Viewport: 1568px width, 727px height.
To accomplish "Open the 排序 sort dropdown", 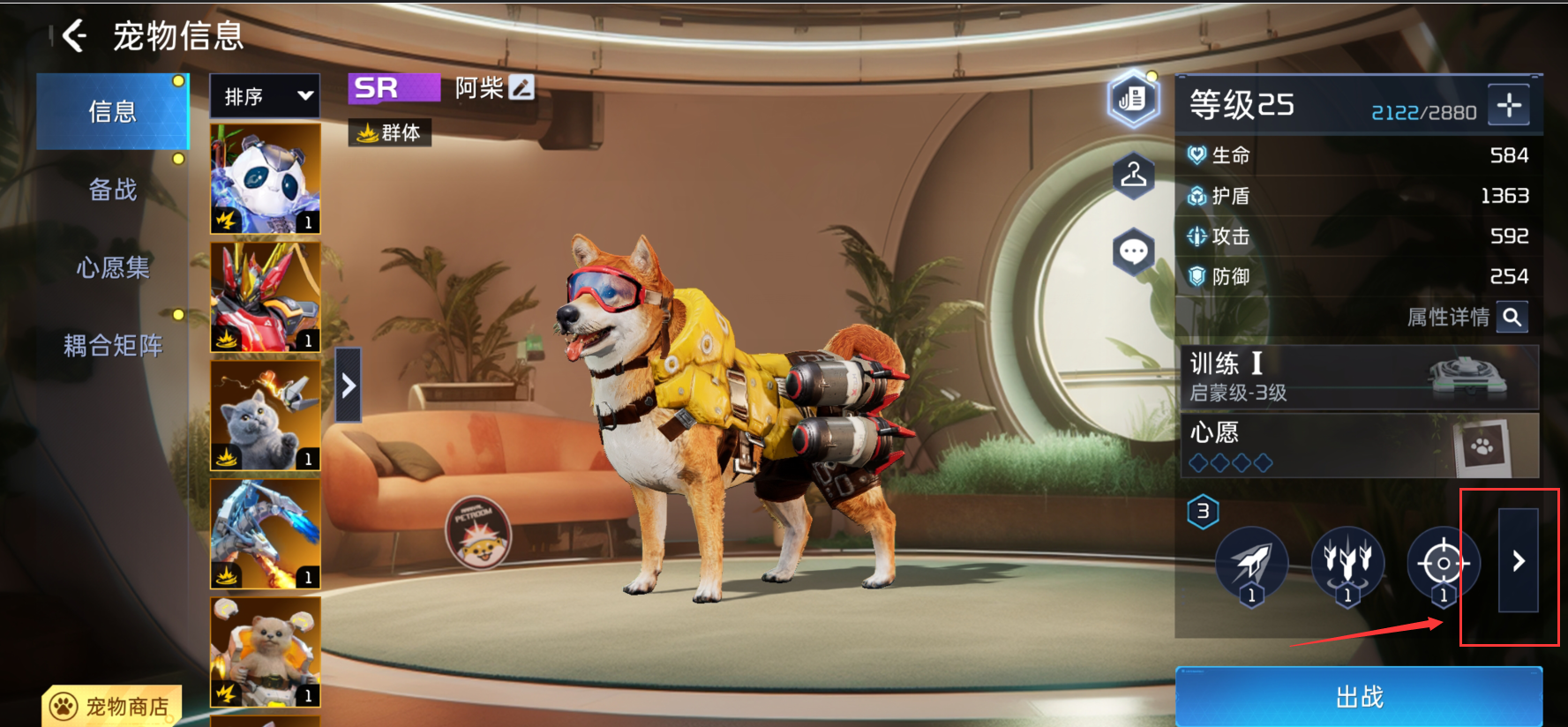I will pos(265,96).
